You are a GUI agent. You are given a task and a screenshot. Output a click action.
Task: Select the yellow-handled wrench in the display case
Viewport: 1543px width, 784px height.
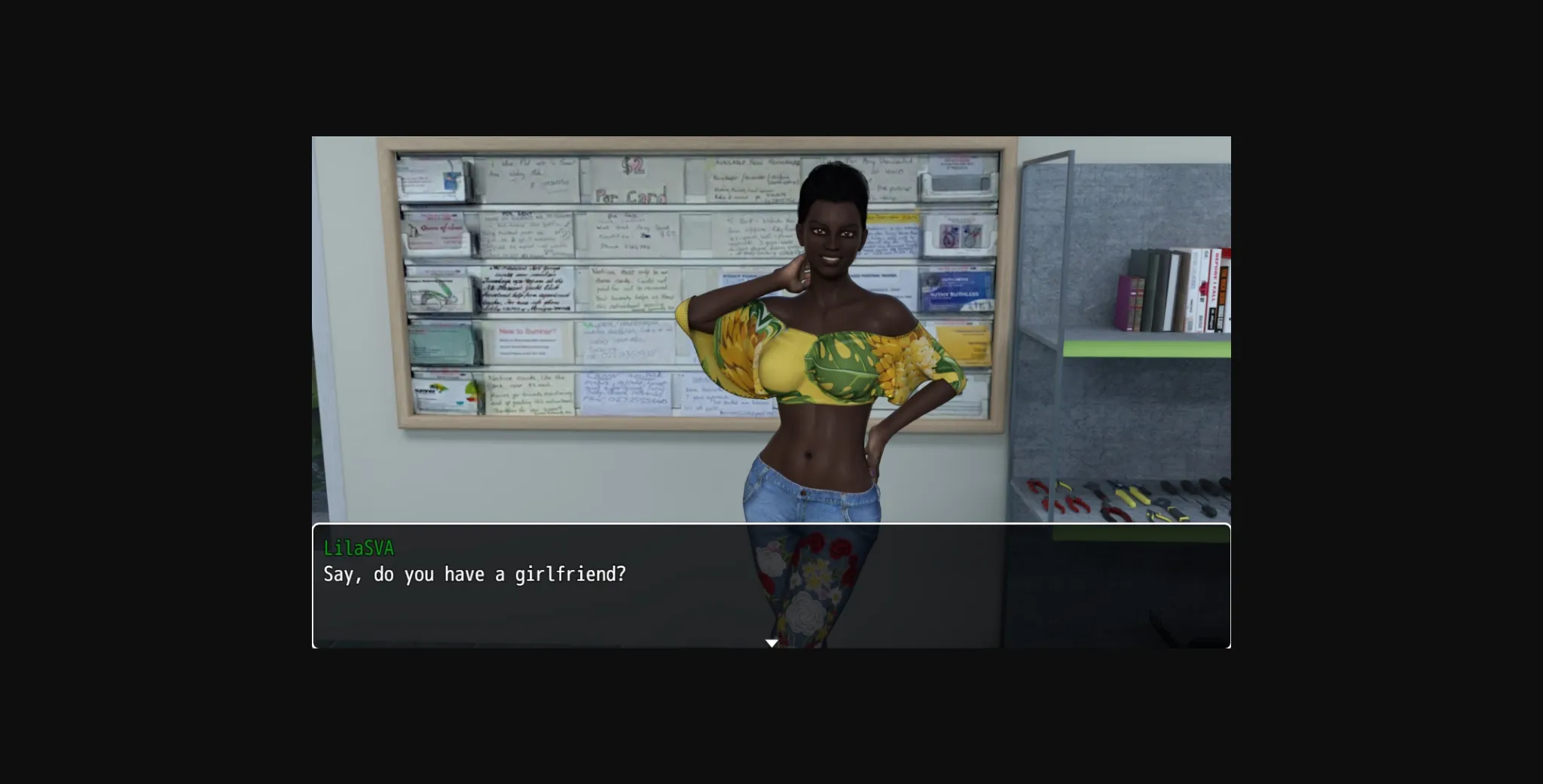click(x=1129, y=496)
